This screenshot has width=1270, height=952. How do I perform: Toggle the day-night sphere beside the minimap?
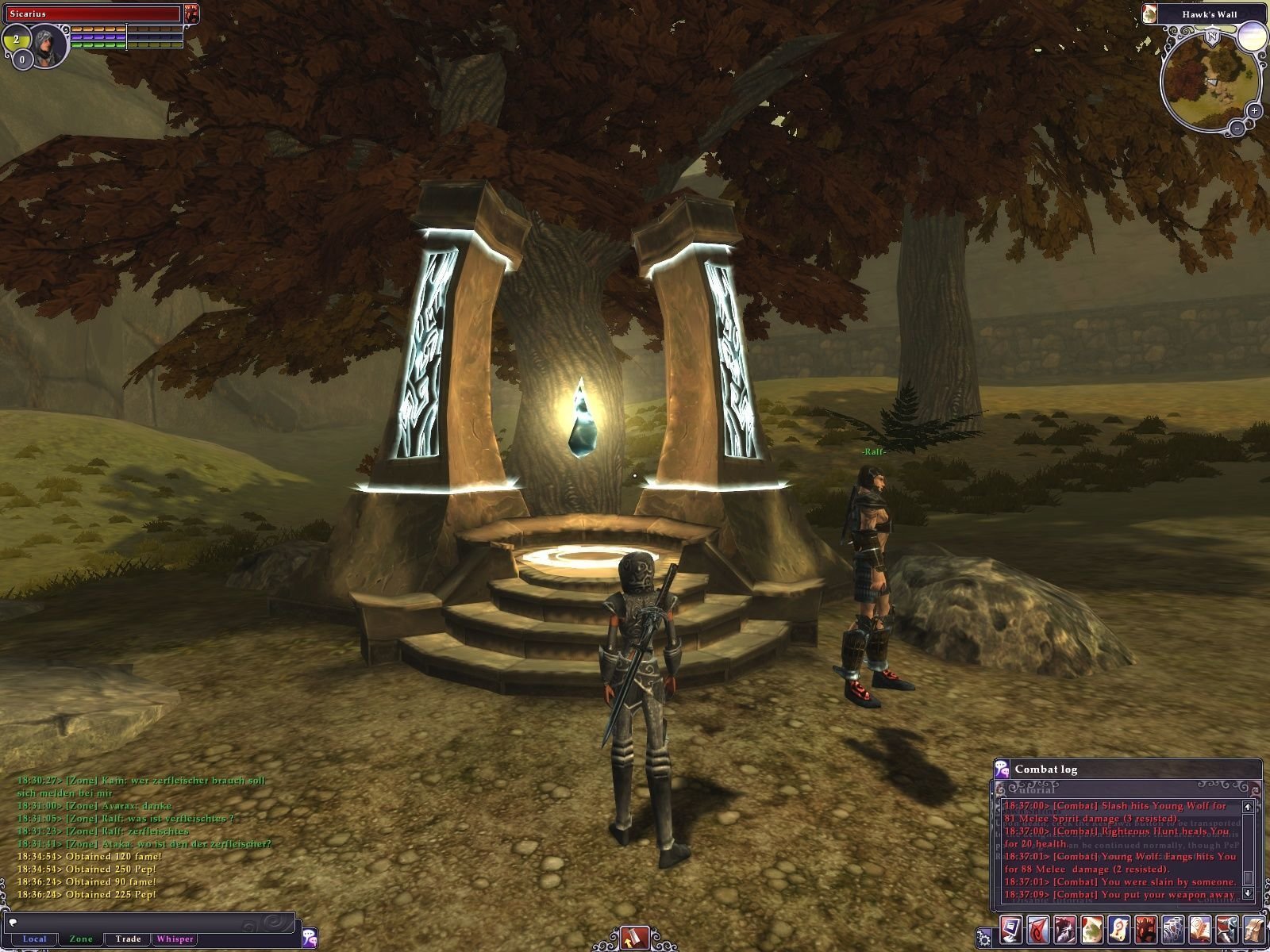(x=1253, y=36)
